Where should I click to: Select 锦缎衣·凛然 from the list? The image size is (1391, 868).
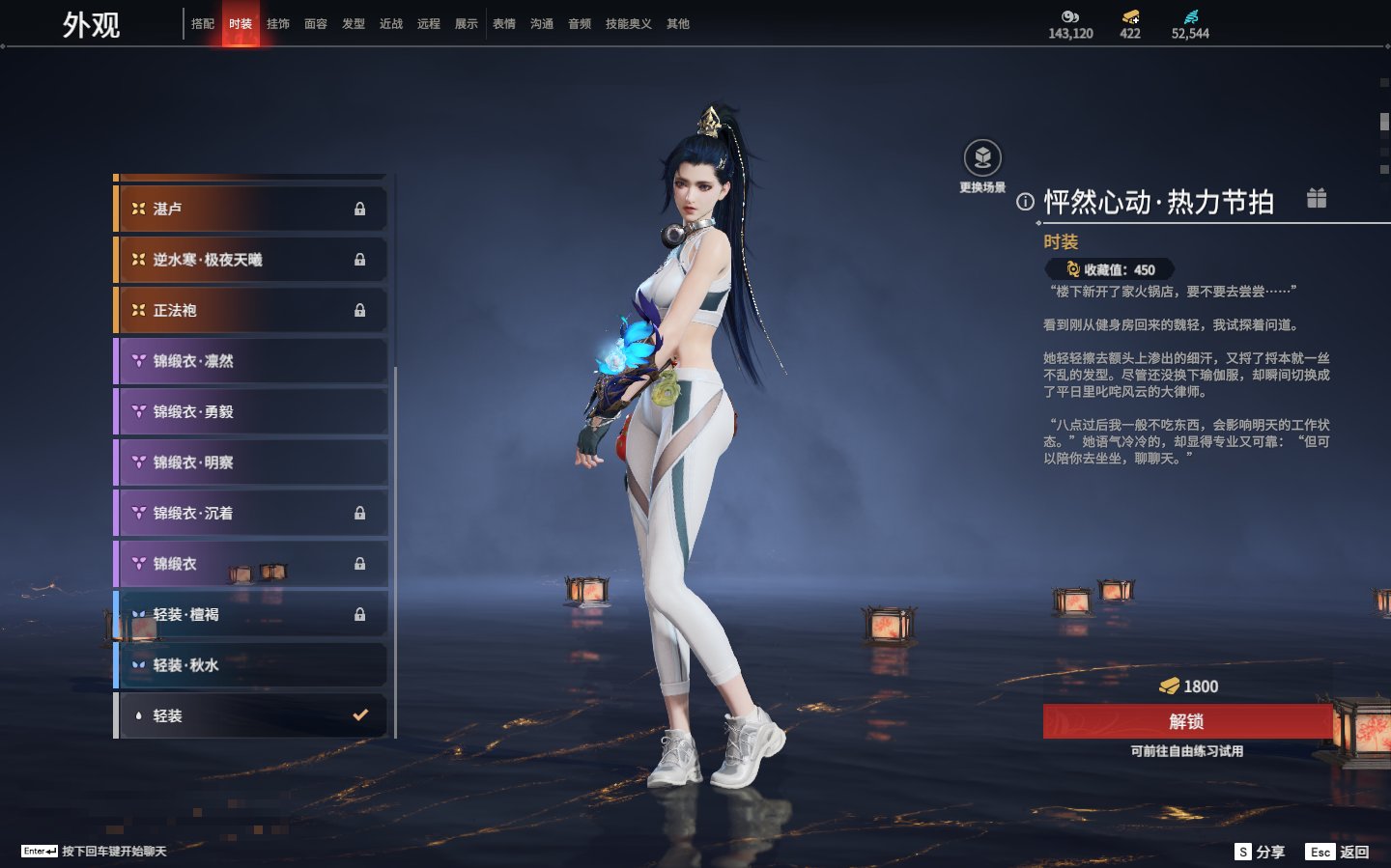pyautogui.click(x=251, y=361)
